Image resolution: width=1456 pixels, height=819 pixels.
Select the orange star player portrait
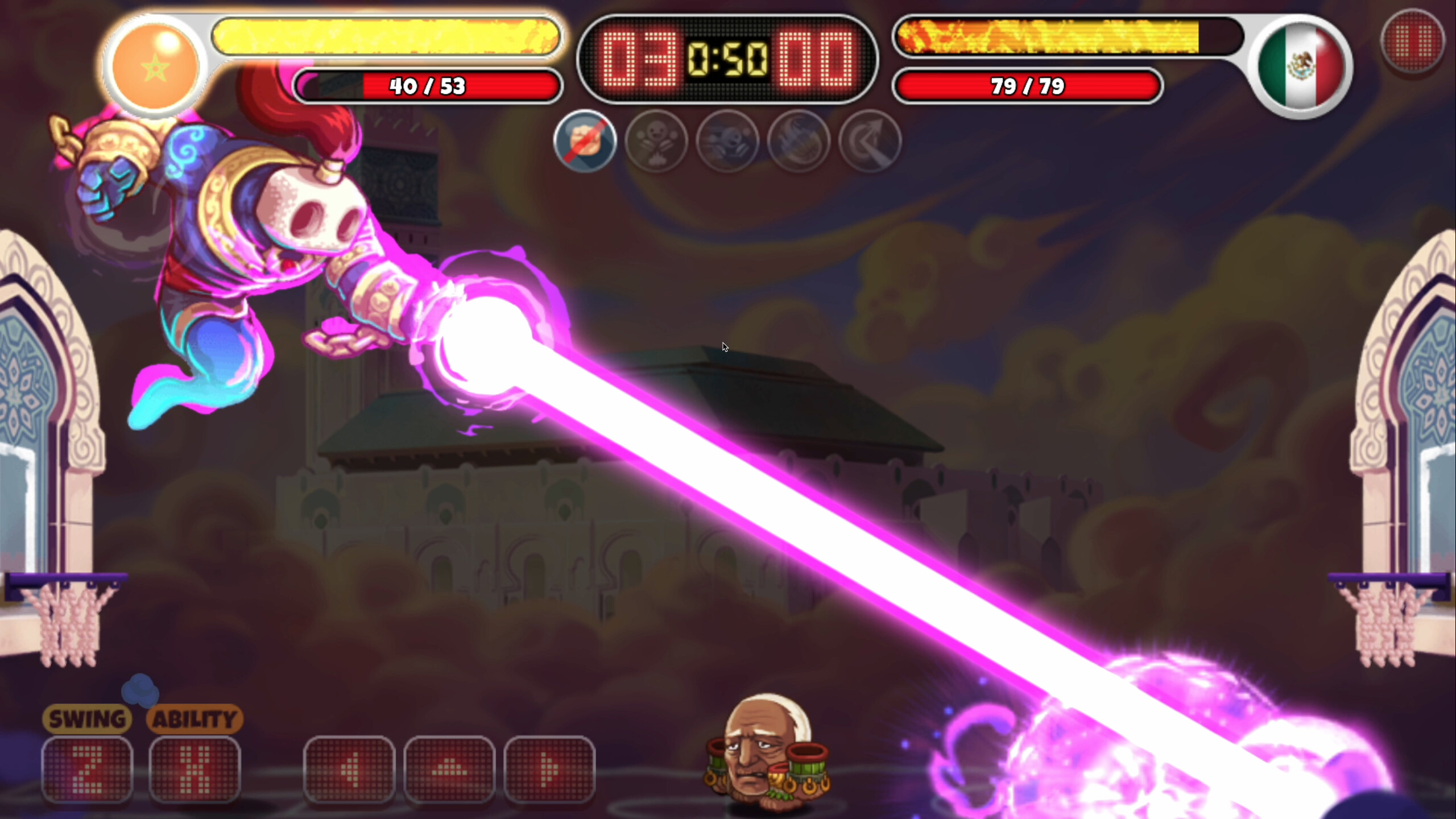tap(155, 63)
